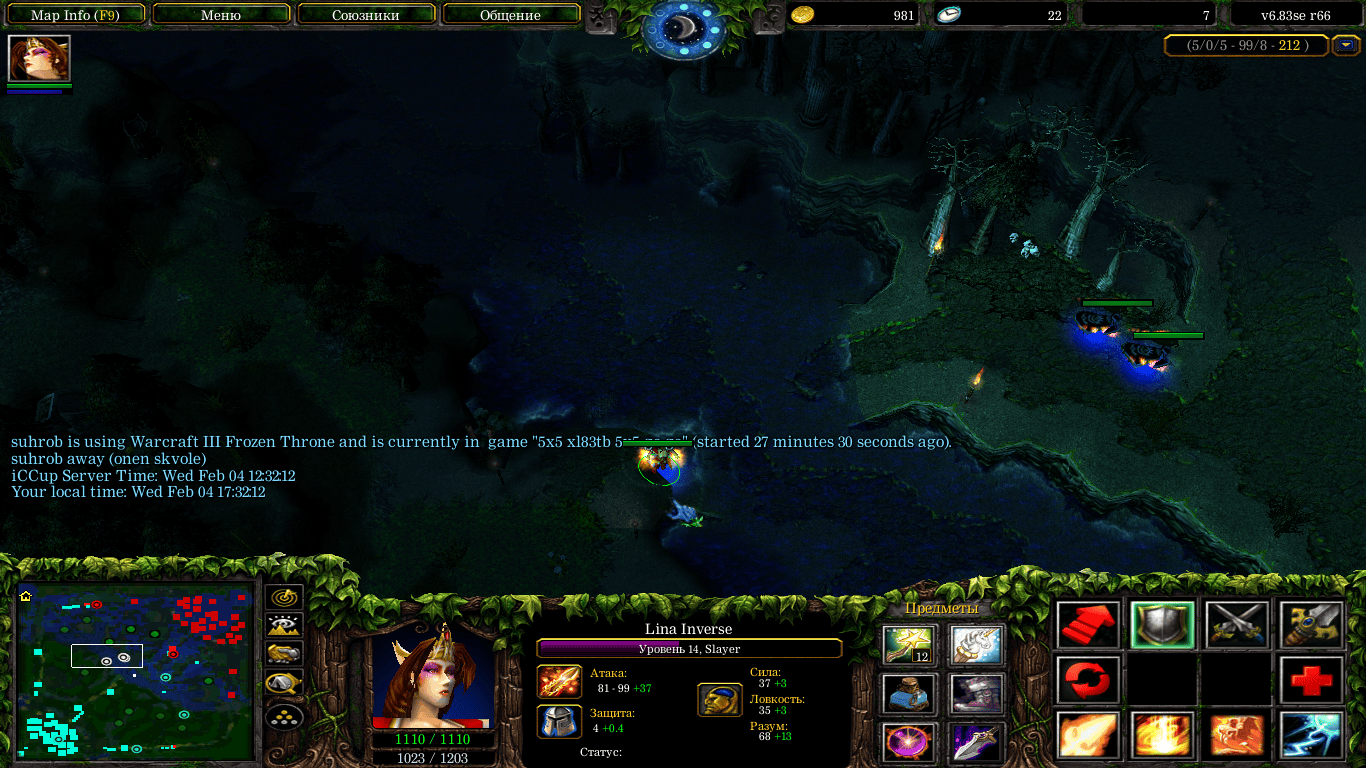Open the Меню button
1366x768 pixels.
[x=221, y=15]
